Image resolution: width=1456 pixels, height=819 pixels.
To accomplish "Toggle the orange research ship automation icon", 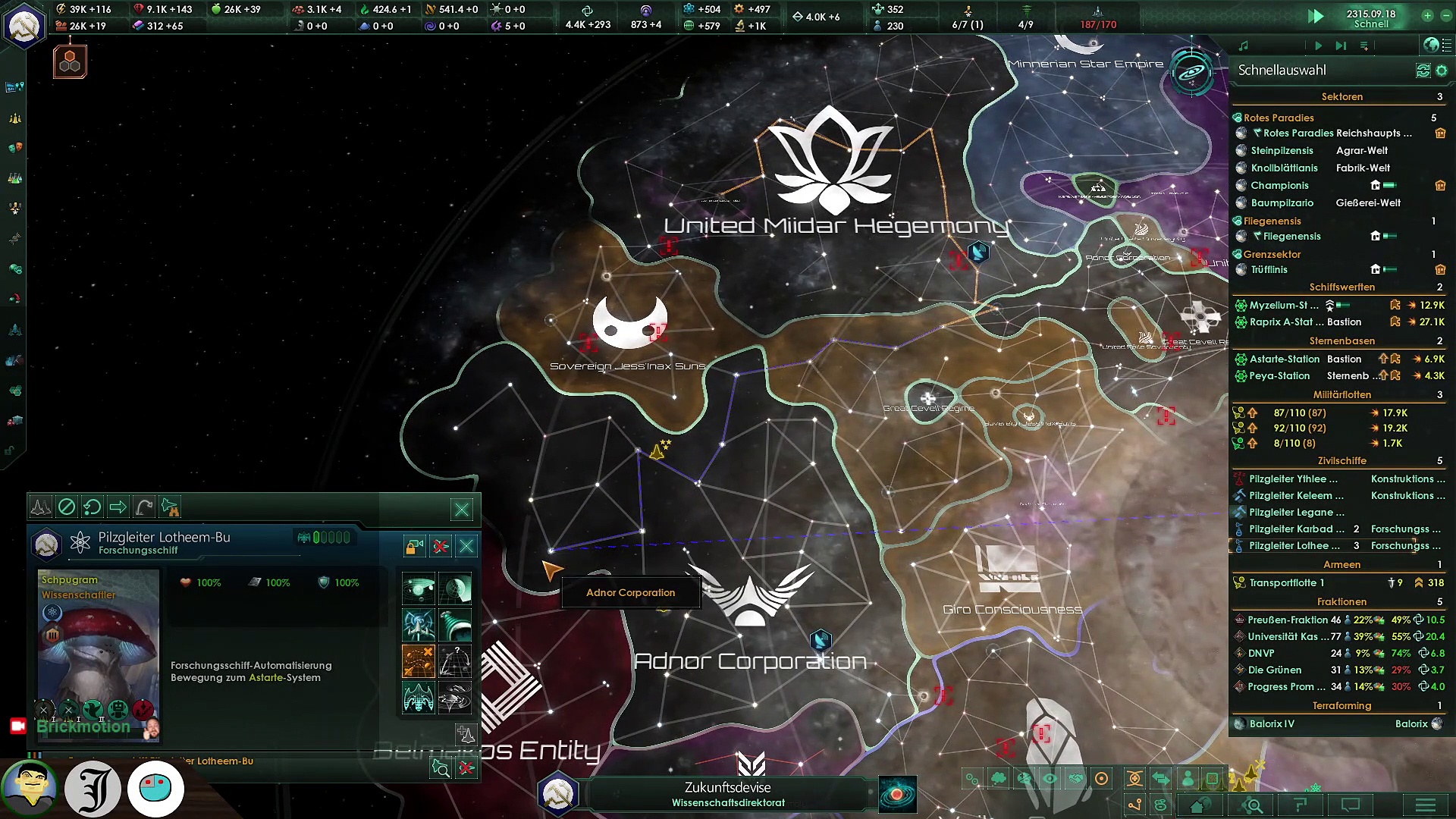I will (418, 661).
